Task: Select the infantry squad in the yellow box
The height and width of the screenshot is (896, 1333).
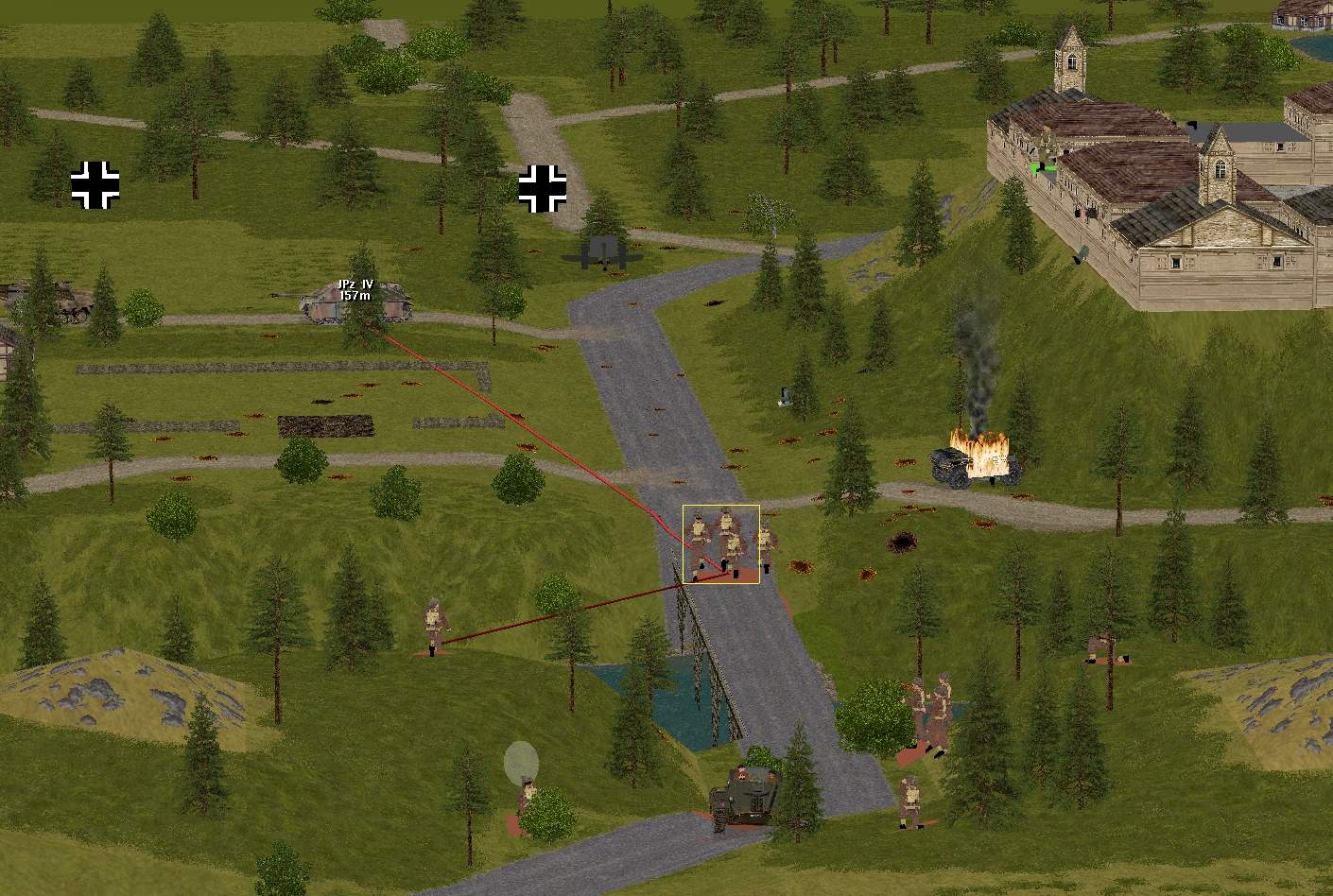Action: (720, 544)
